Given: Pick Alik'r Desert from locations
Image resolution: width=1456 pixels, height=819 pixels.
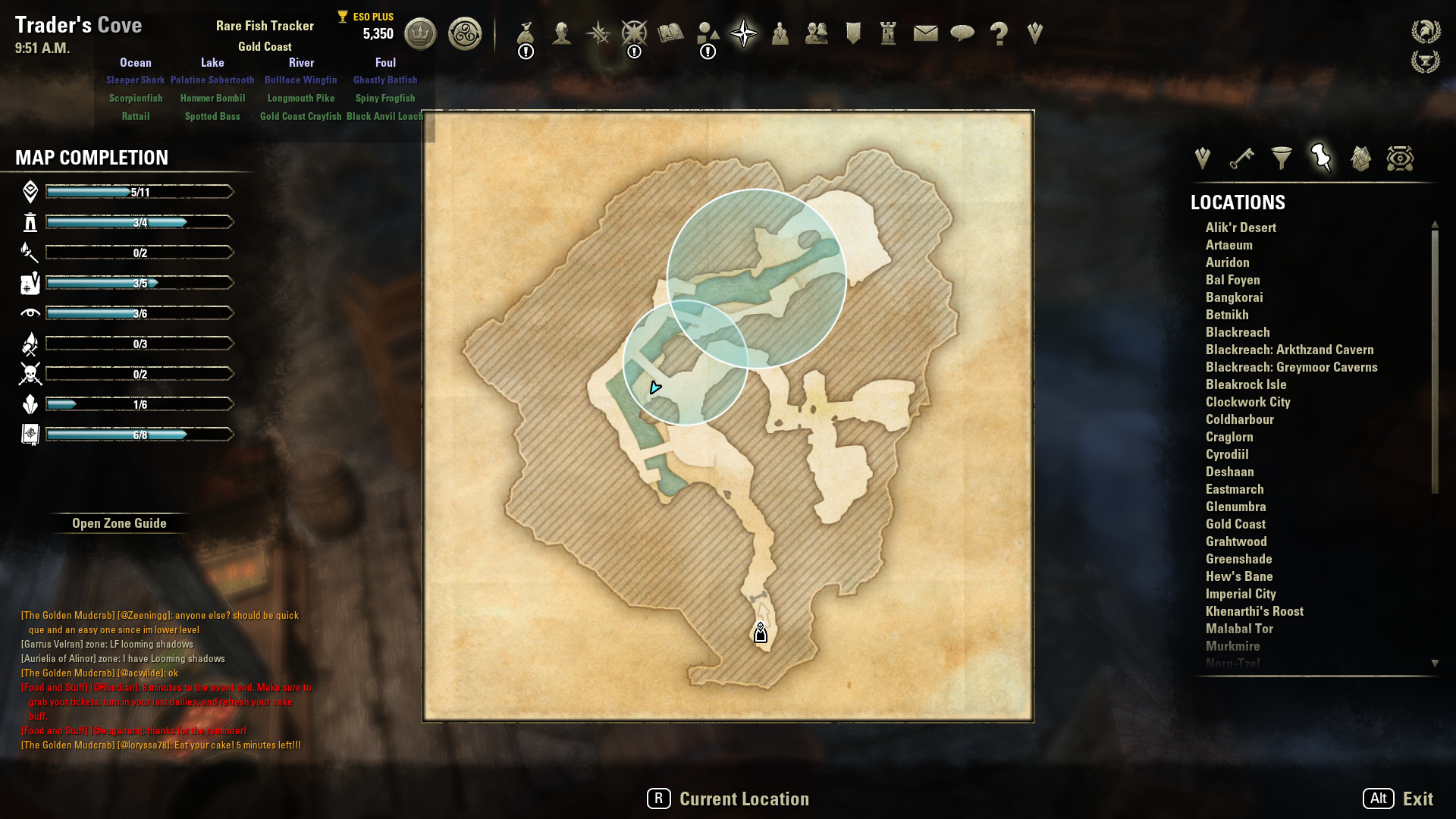Looking at the screenshot, I should point(1241,227).
